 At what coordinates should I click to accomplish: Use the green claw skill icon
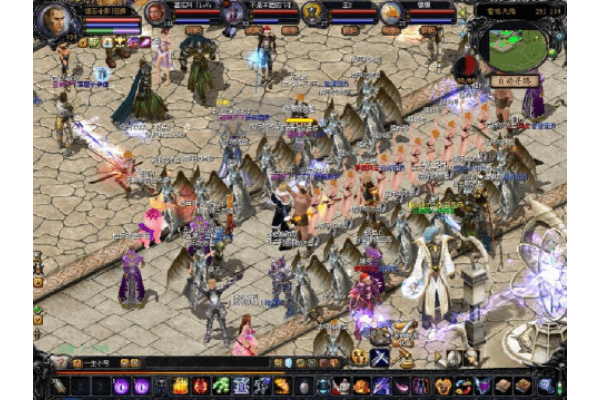pos(221,386)
